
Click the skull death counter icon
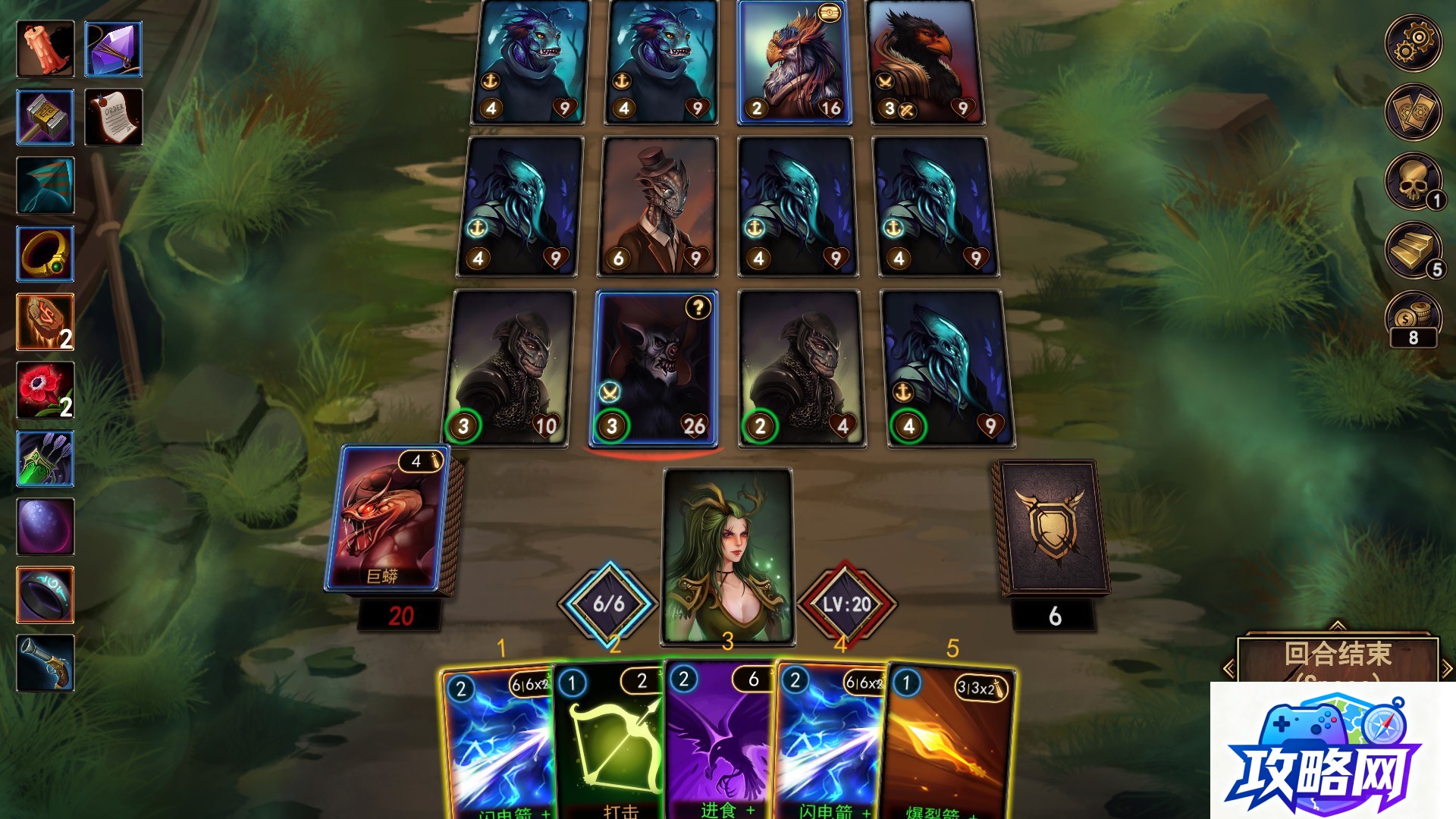click(1414, 182)
